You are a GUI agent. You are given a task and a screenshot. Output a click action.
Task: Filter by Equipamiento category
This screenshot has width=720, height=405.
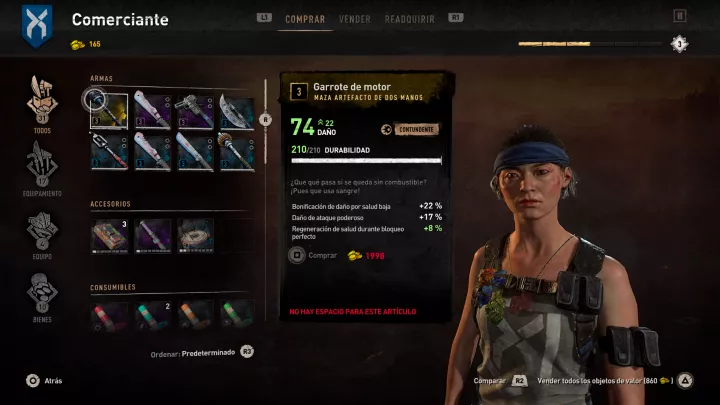pyautogui.click(x=42, y=166)
